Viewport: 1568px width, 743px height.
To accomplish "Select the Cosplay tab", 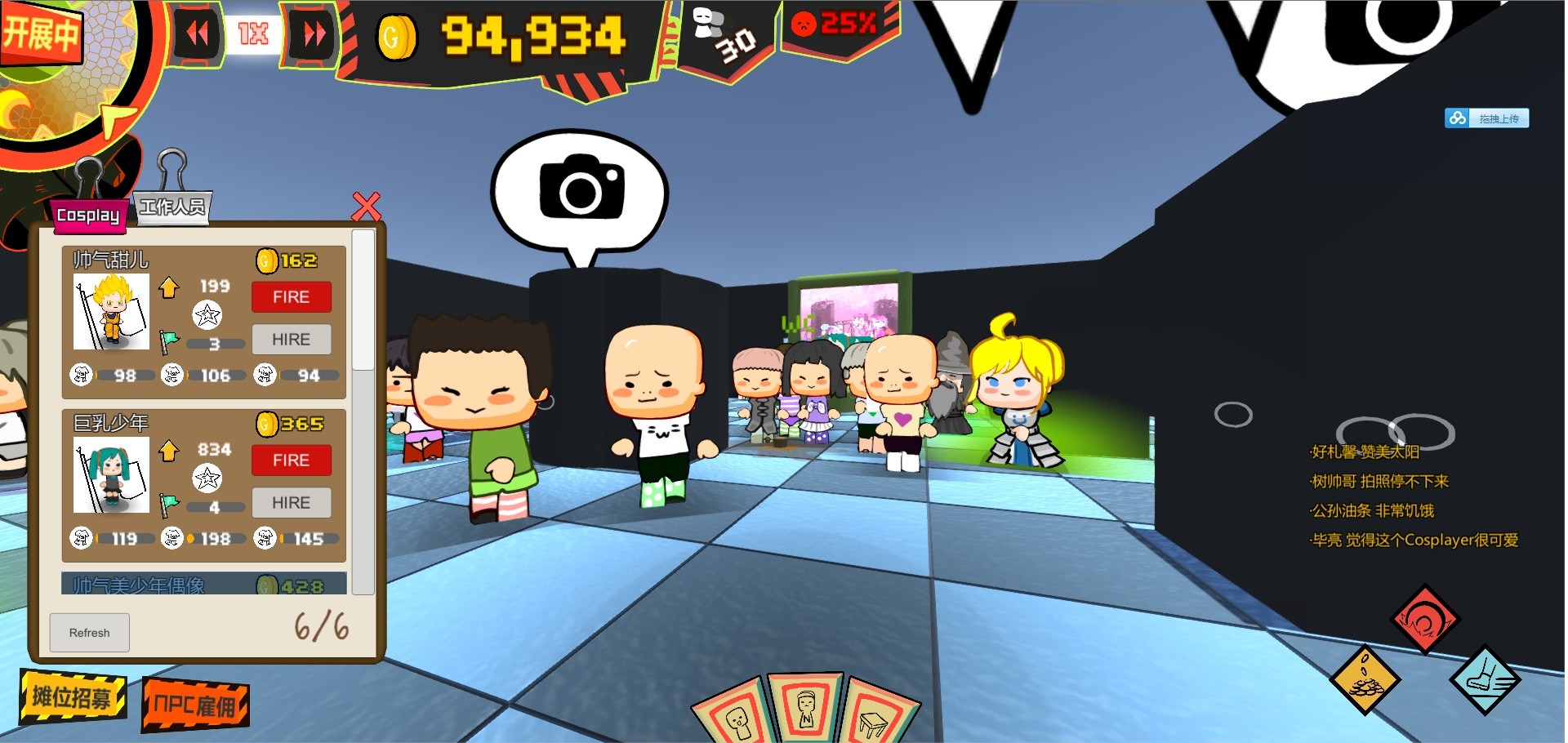I will pyautogui.click(x=88, y=217).
